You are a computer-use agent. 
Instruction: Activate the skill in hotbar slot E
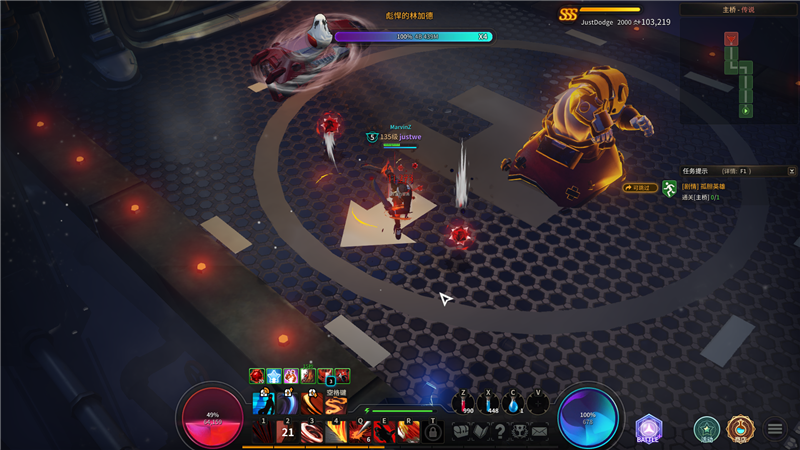(x=384, y=431)
